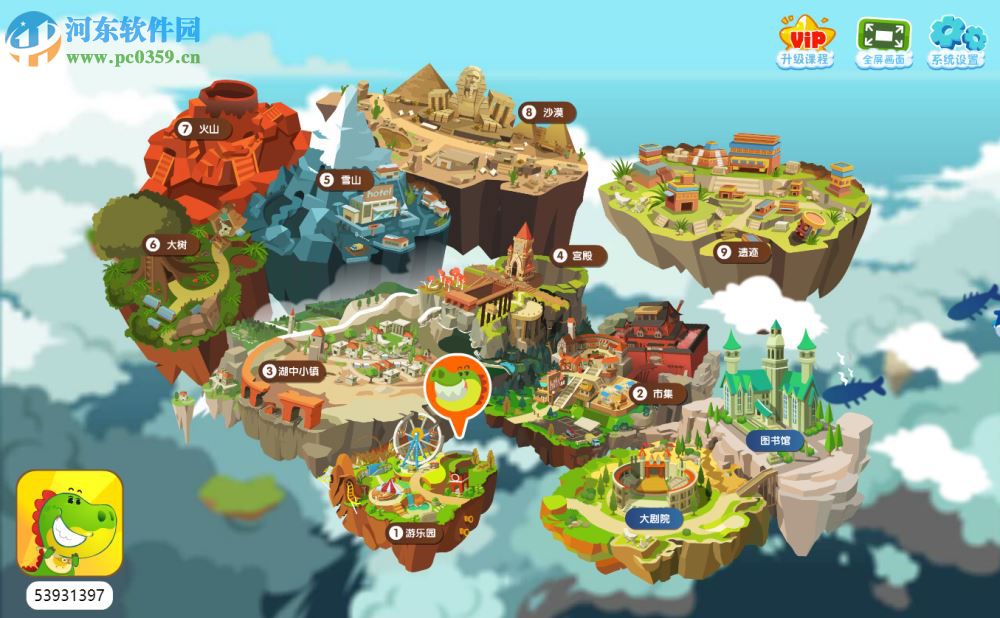Open 系统设置 system settings
The image size is (1000, 618).
[x=955, y=41]
